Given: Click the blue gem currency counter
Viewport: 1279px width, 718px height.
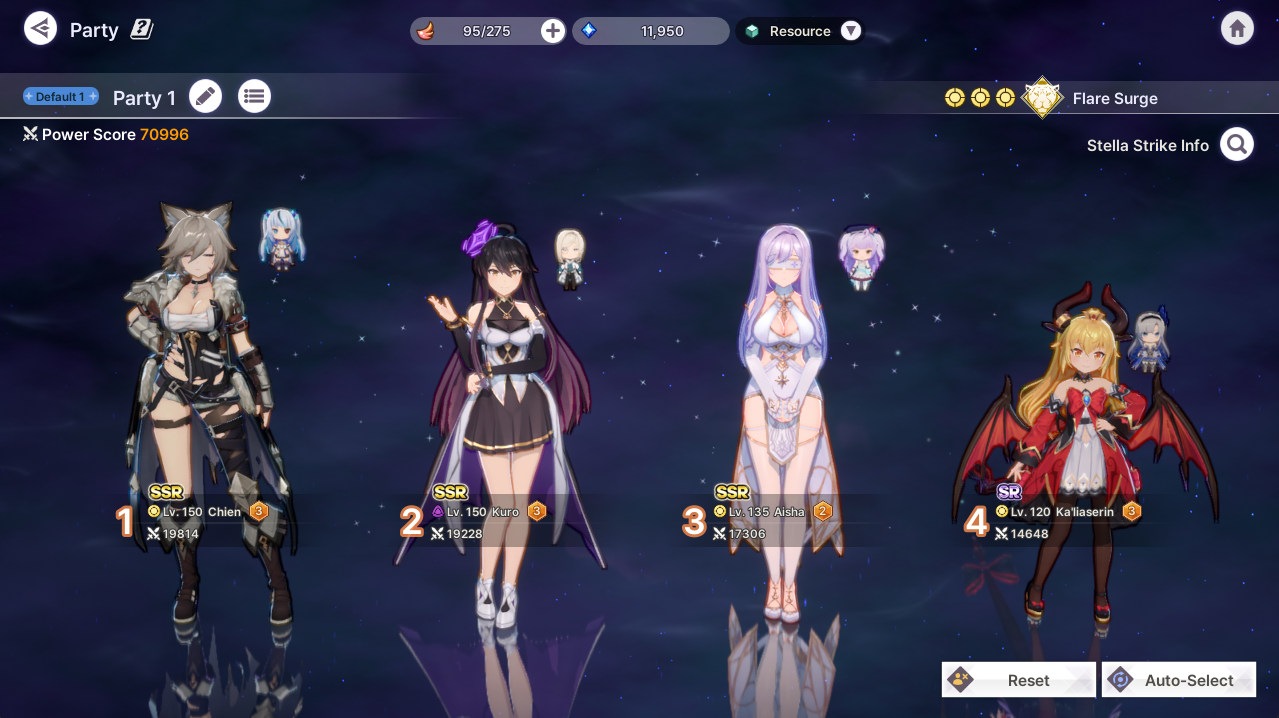Looking at the screenshot, I should click(x=650, y=31).
